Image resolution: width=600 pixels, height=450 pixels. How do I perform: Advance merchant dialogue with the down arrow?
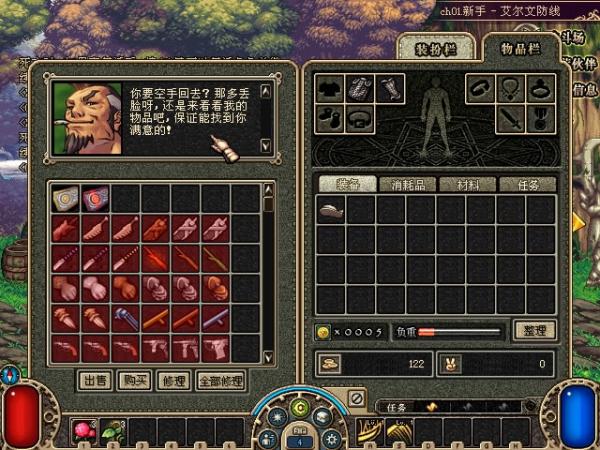[266, 145]
